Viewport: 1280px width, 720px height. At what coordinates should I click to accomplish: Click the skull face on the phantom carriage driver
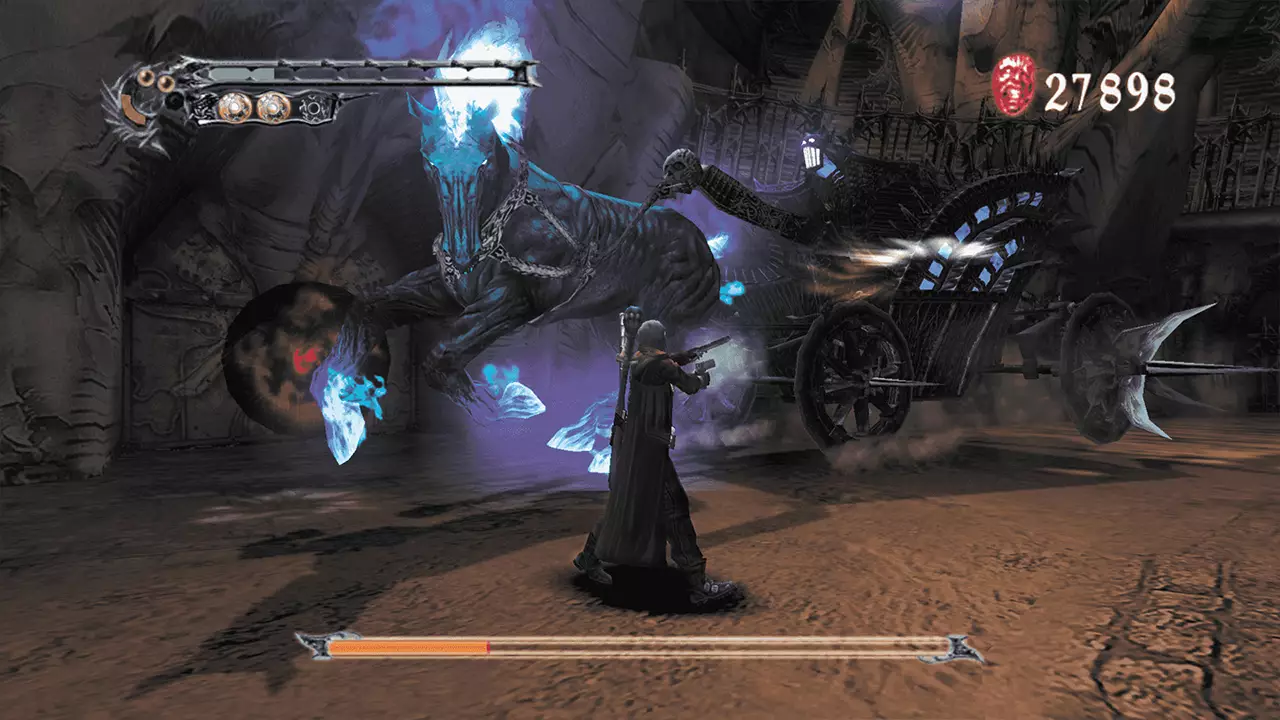pos(678,165)
